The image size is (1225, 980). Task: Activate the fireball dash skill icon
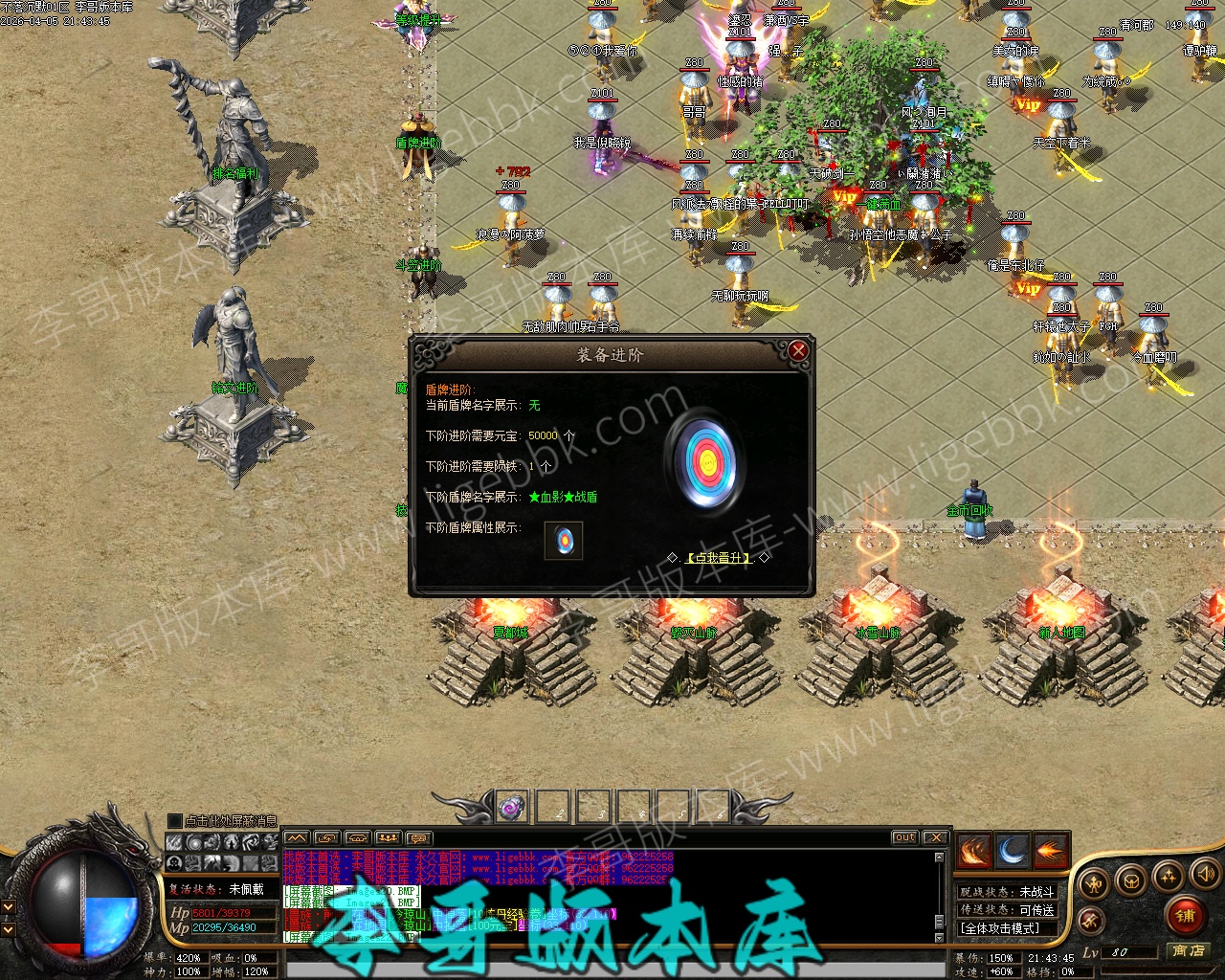click(1050, 851)
